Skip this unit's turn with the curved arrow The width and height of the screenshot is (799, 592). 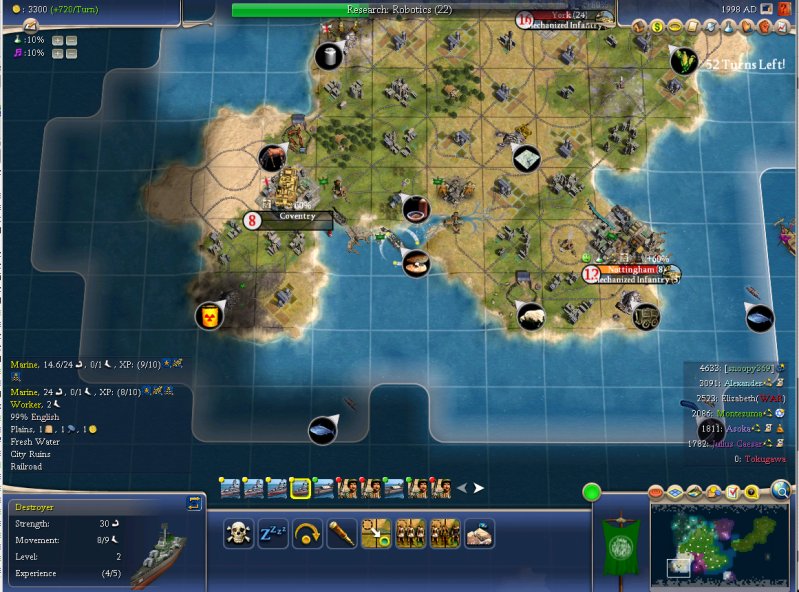click(x=307, y=533)
